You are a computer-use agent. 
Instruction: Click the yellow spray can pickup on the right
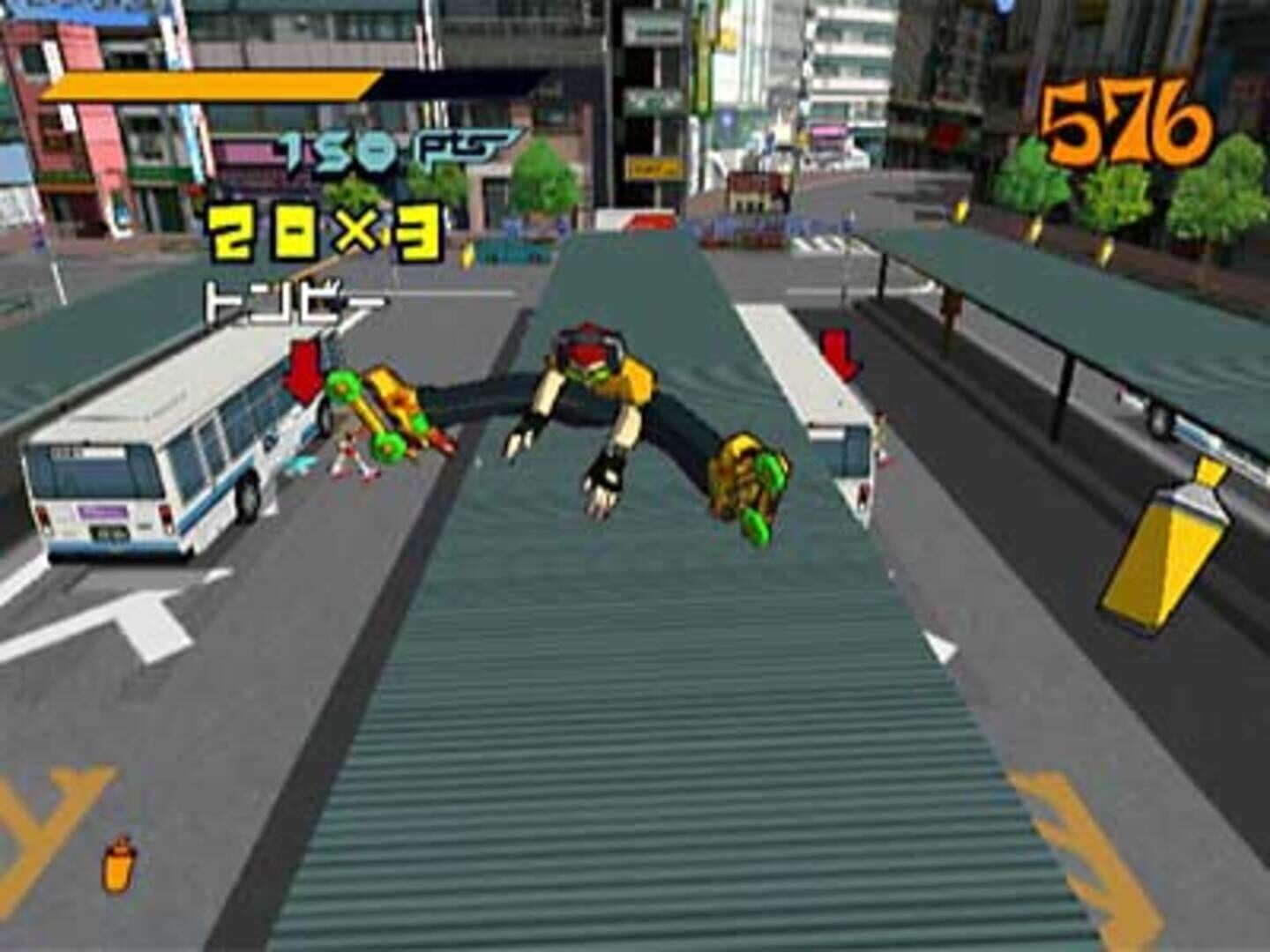click(1164, 547)
